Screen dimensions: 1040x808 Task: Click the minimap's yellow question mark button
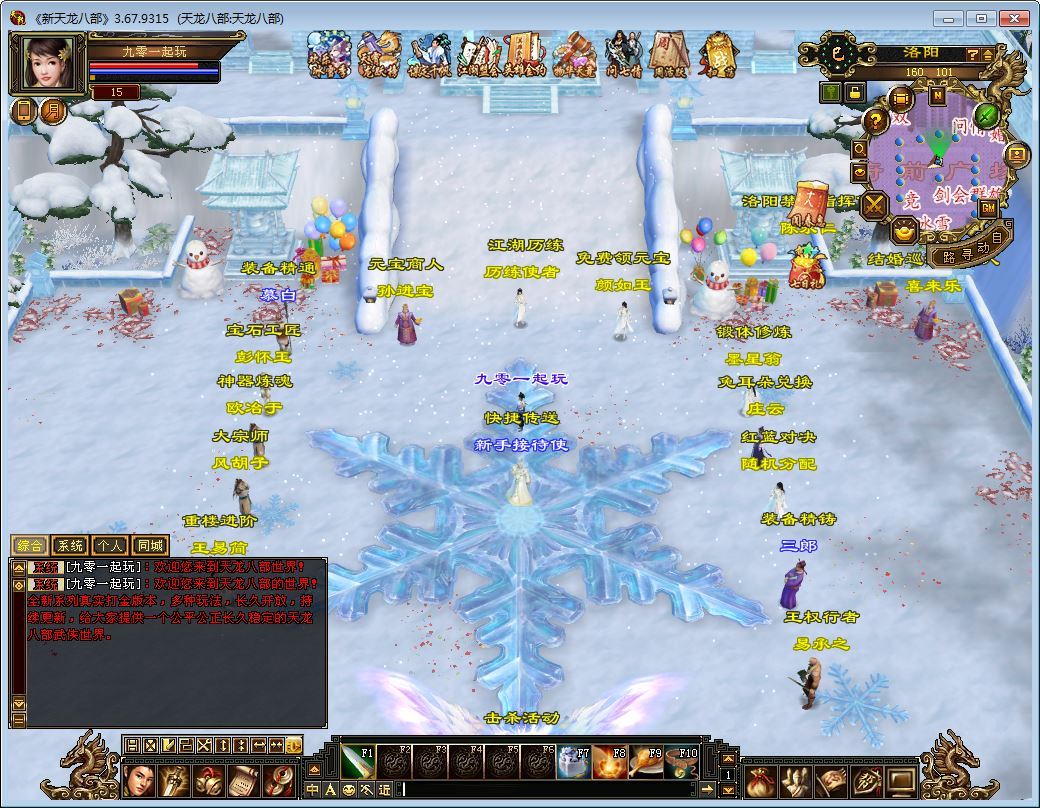pos(876,121)
